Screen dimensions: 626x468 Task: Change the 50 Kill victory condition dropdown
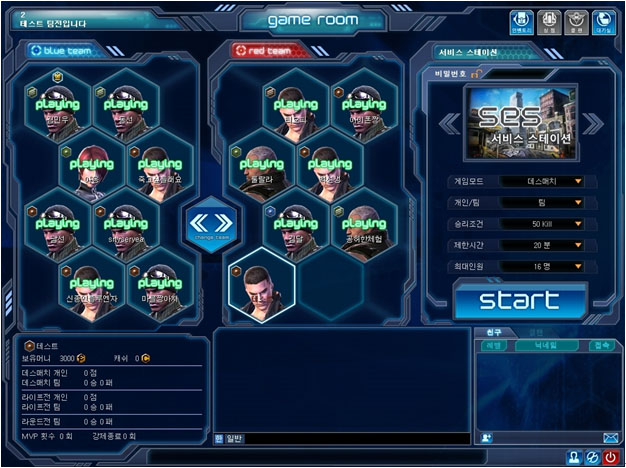coord(555,224)
